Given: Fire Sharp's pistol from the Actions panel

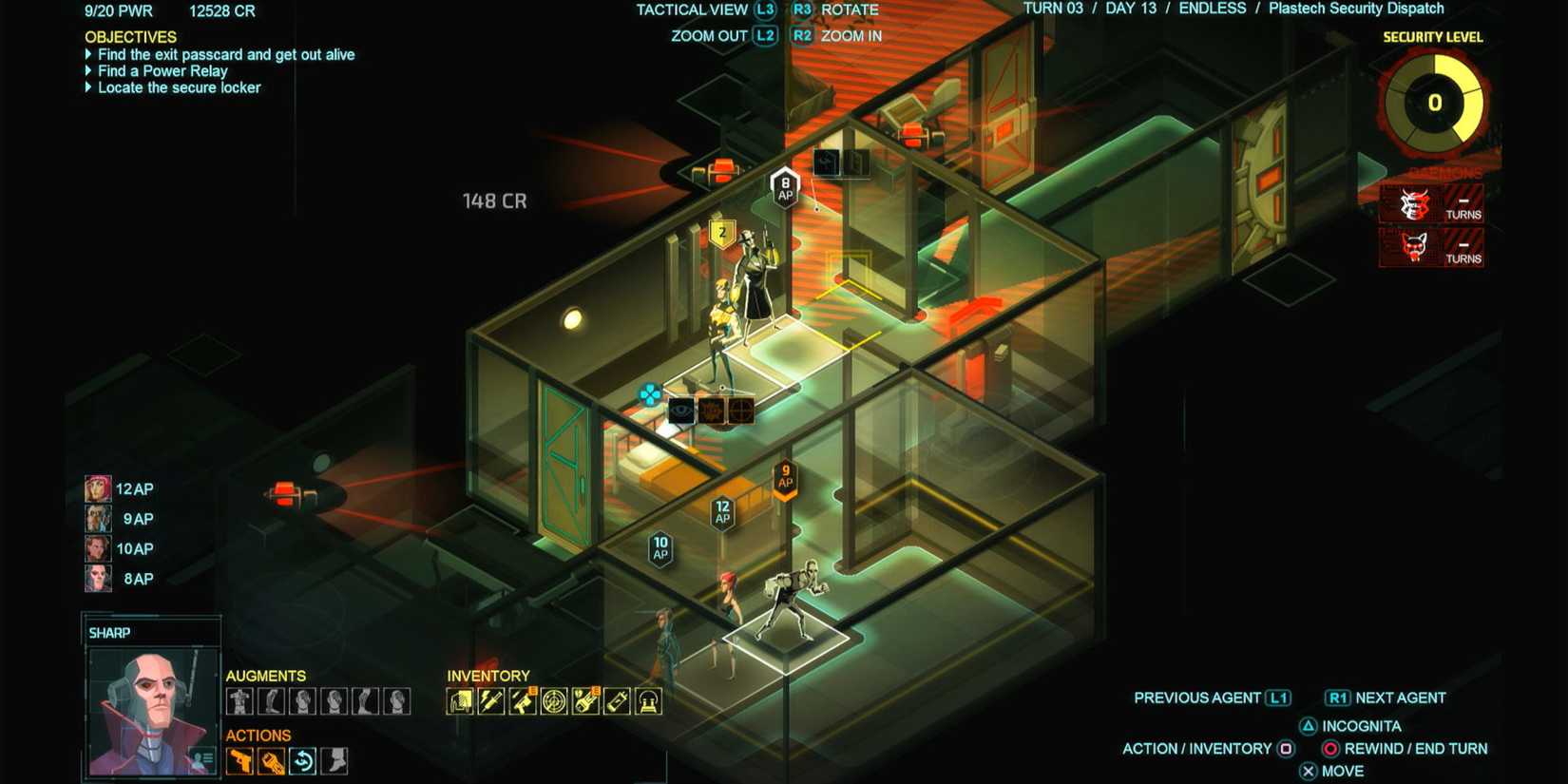Looking at the screenshot, I should point(238,761).
